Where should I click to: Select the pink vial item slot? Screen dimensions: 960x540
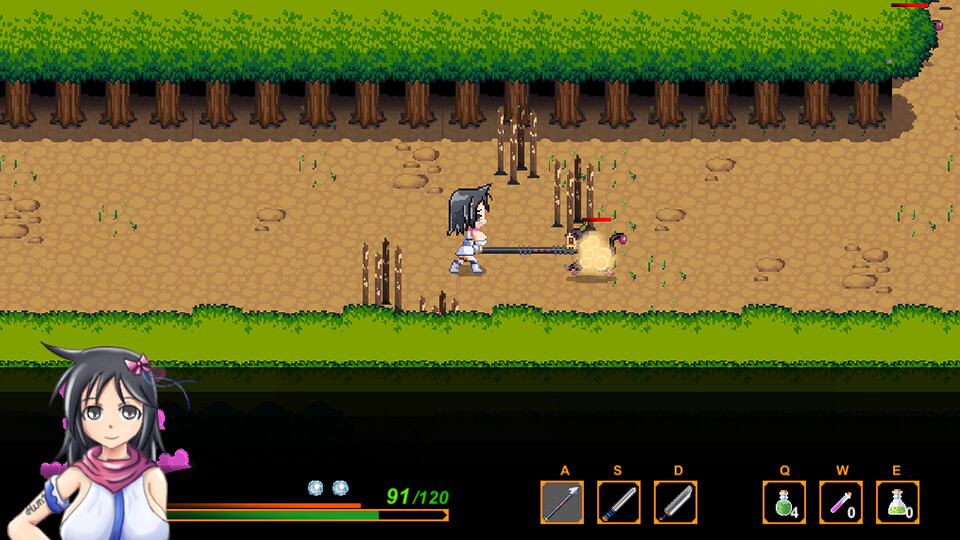tap(841, 502)
